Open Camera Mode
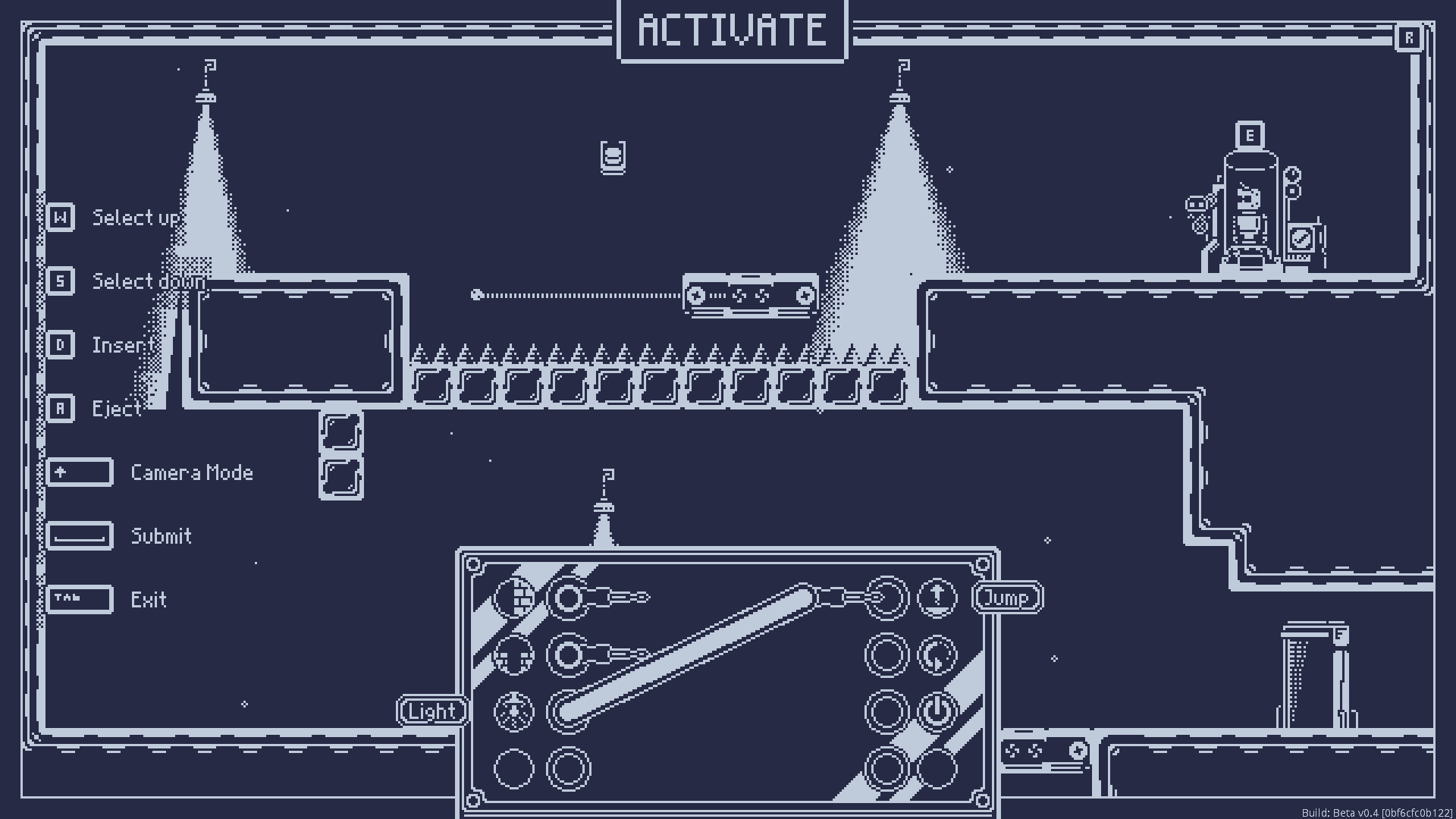 (80, 472)
